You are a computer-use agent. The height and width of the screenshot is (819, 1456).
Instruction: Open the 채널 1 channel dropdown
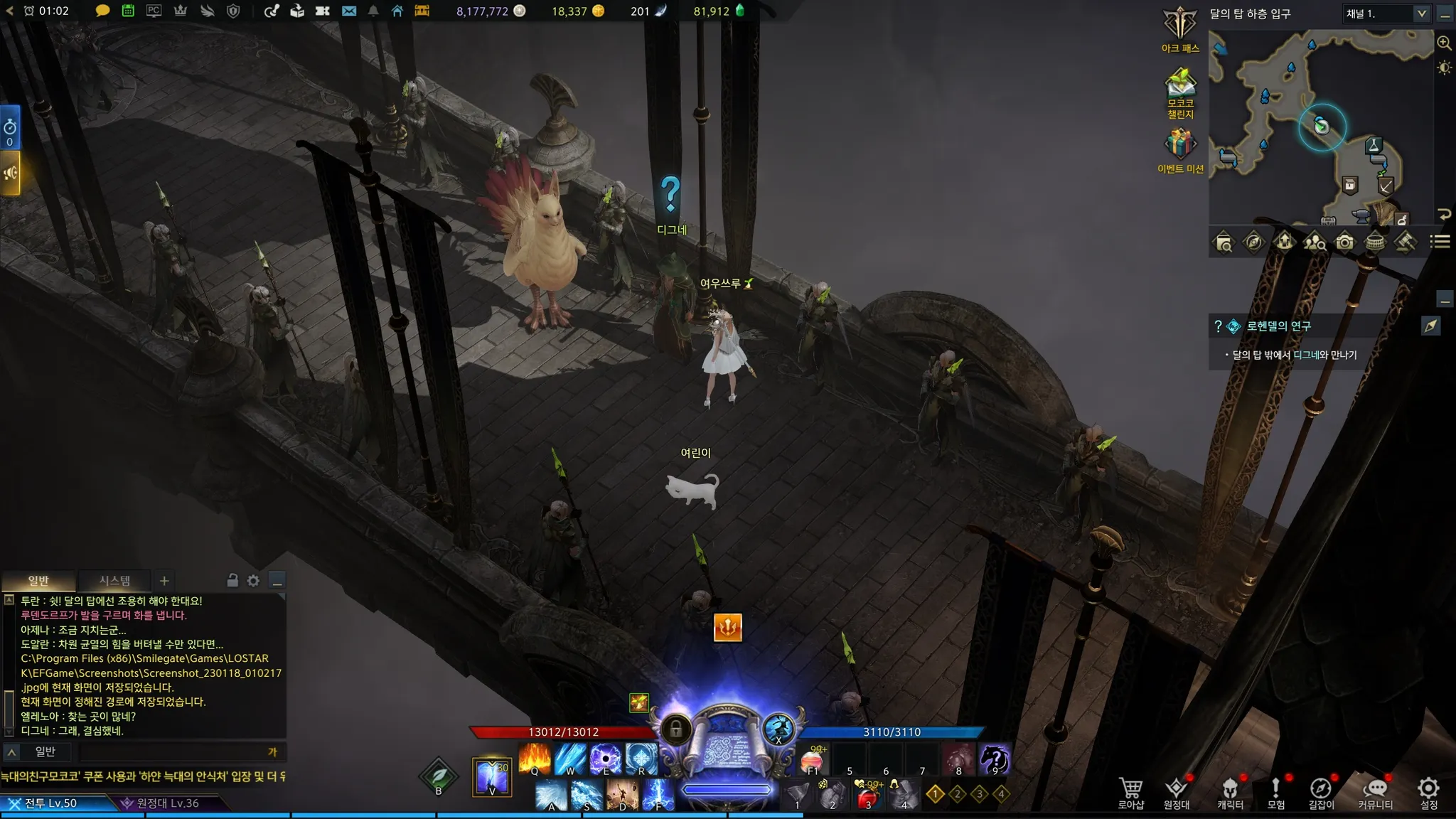point(1385,14)
